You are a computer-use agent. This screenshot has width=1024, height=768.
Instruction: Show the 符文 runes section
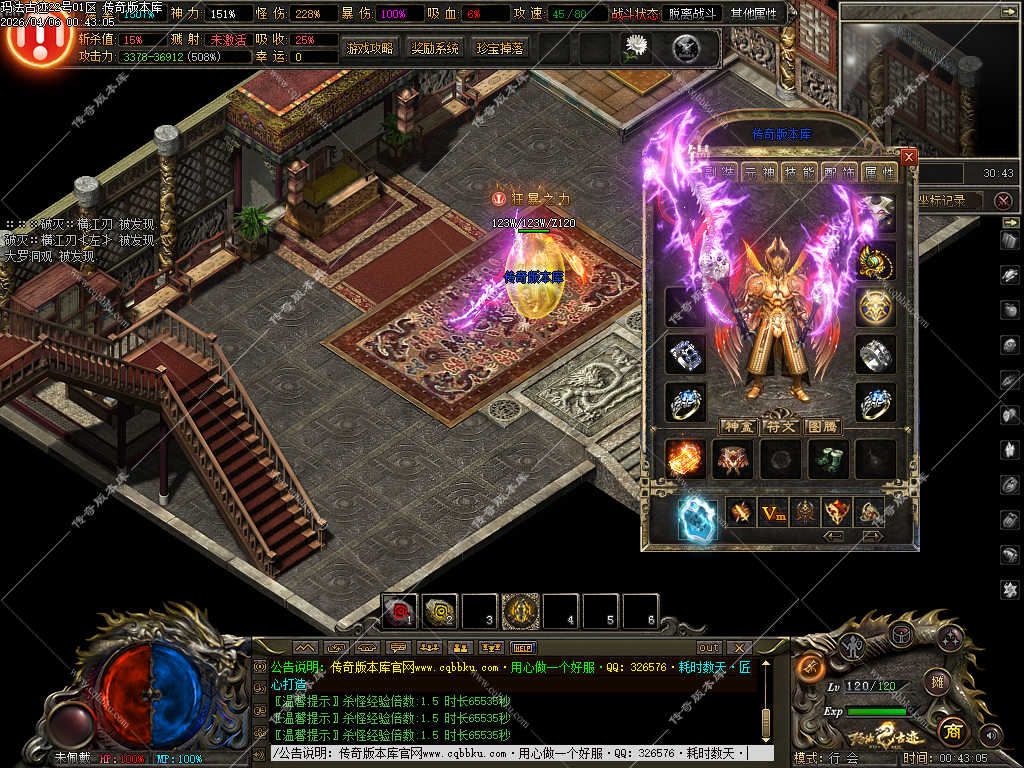click(x=781, y=427)
